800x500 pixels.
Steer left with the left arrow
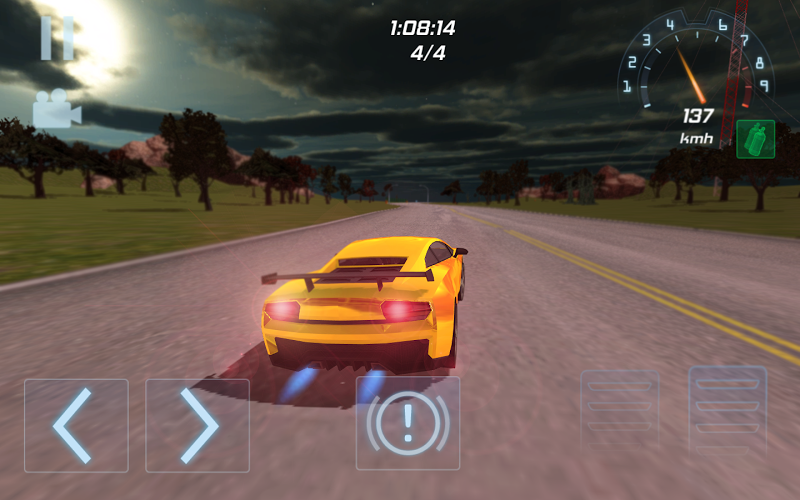click(76, 425)
